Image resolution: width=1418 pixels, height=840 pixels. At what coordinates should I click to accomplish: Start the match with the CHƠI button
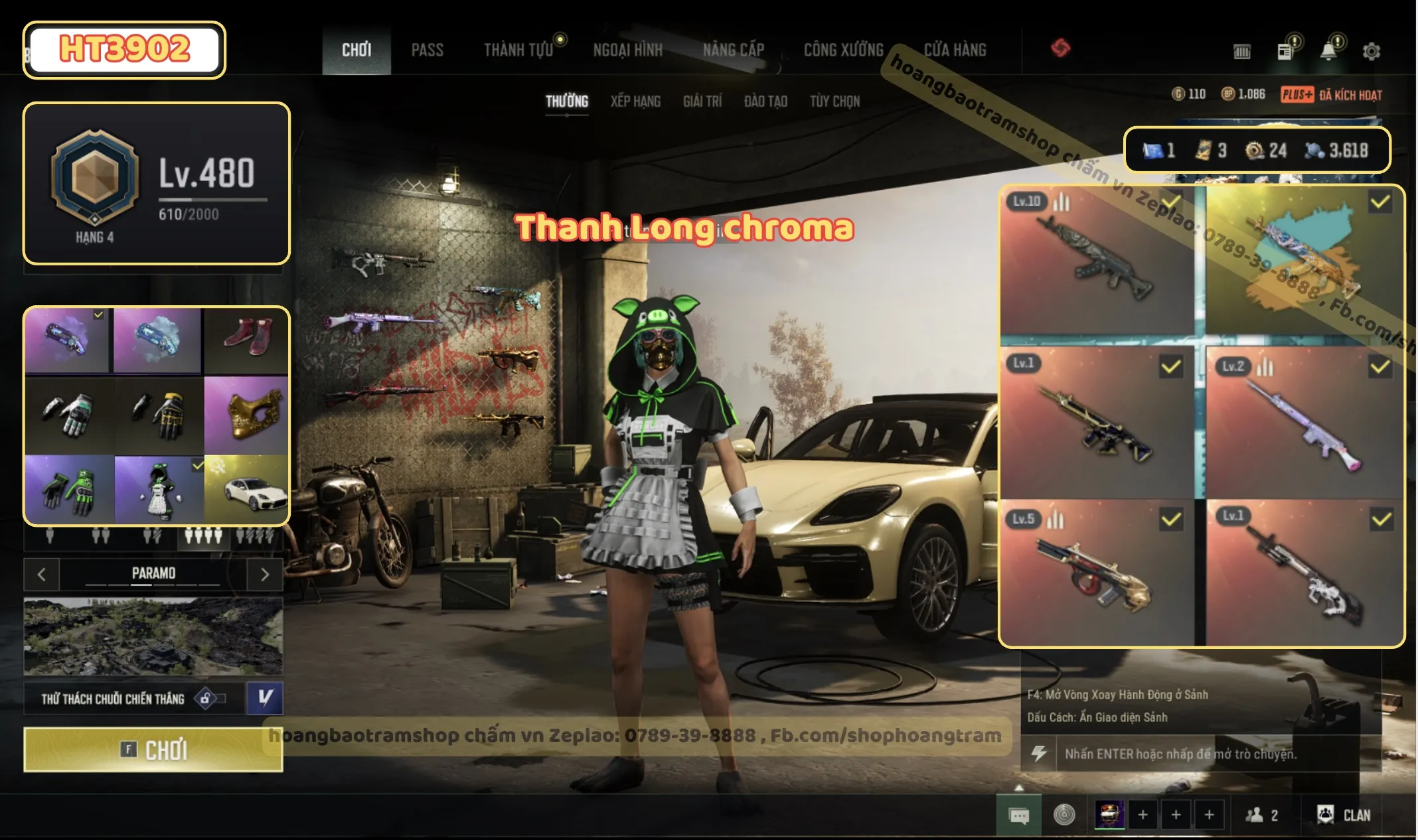coord(153,750)
